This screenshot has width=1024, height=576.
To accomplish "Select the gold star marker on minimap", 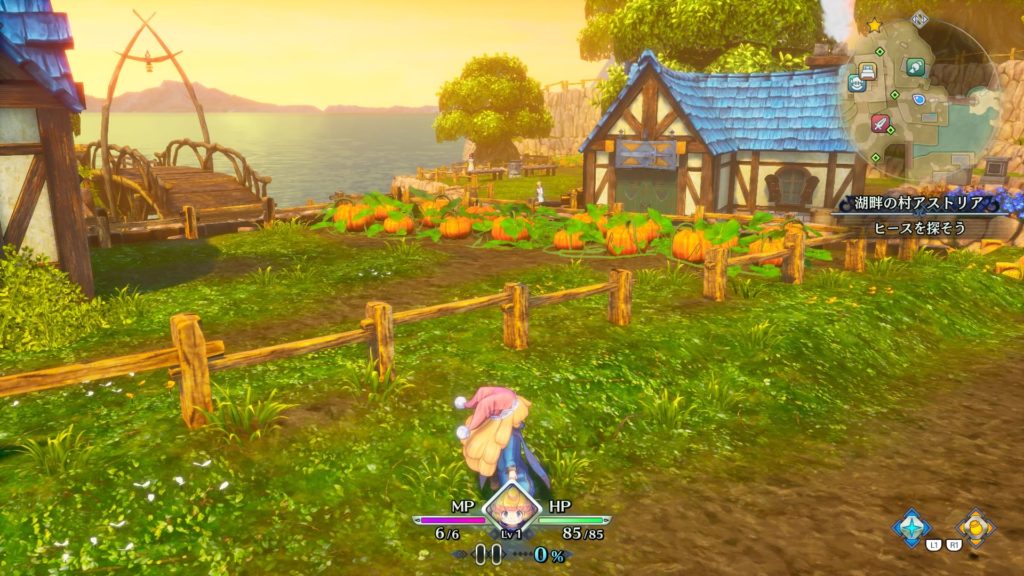I will pyautogui.click(x=874, y=24).
